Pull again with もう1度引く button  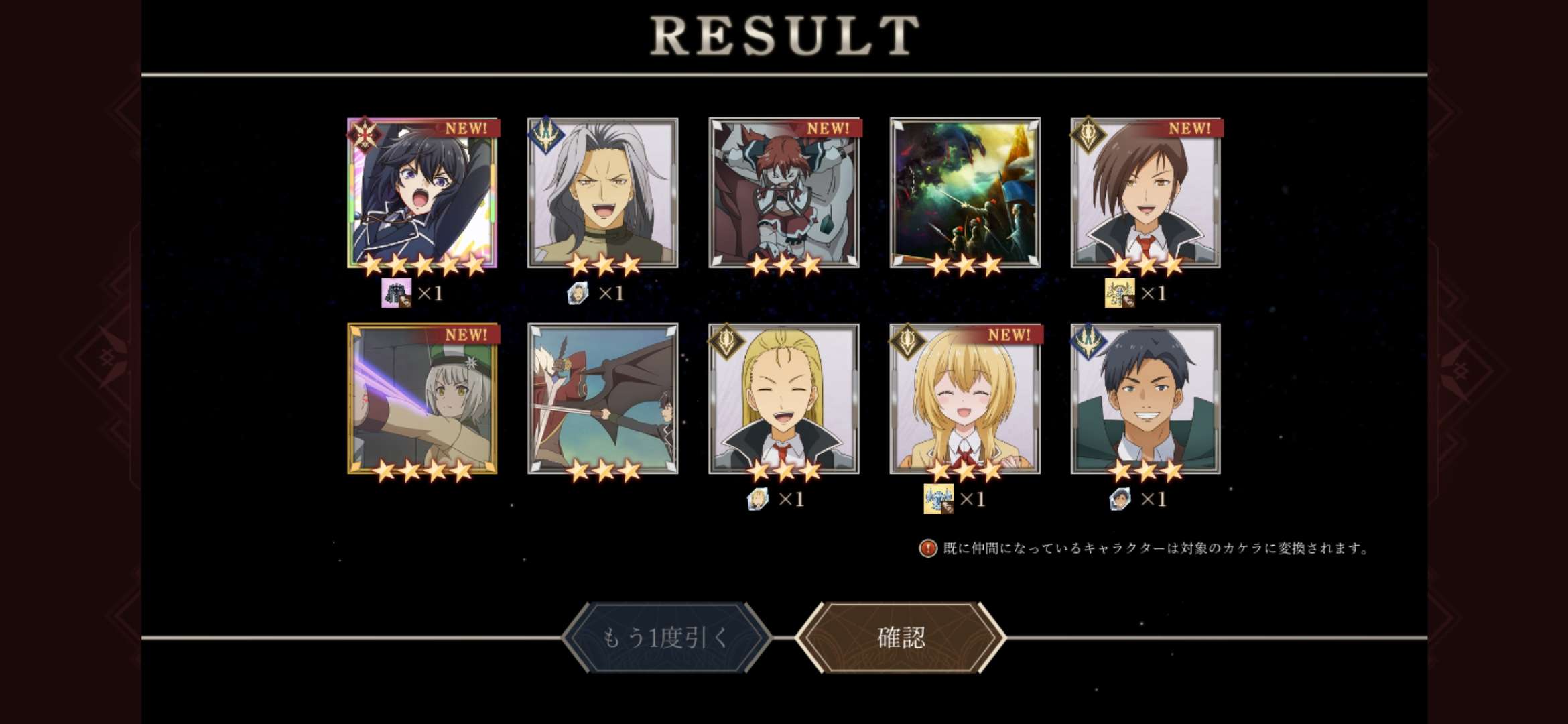[x=666, y=638]
